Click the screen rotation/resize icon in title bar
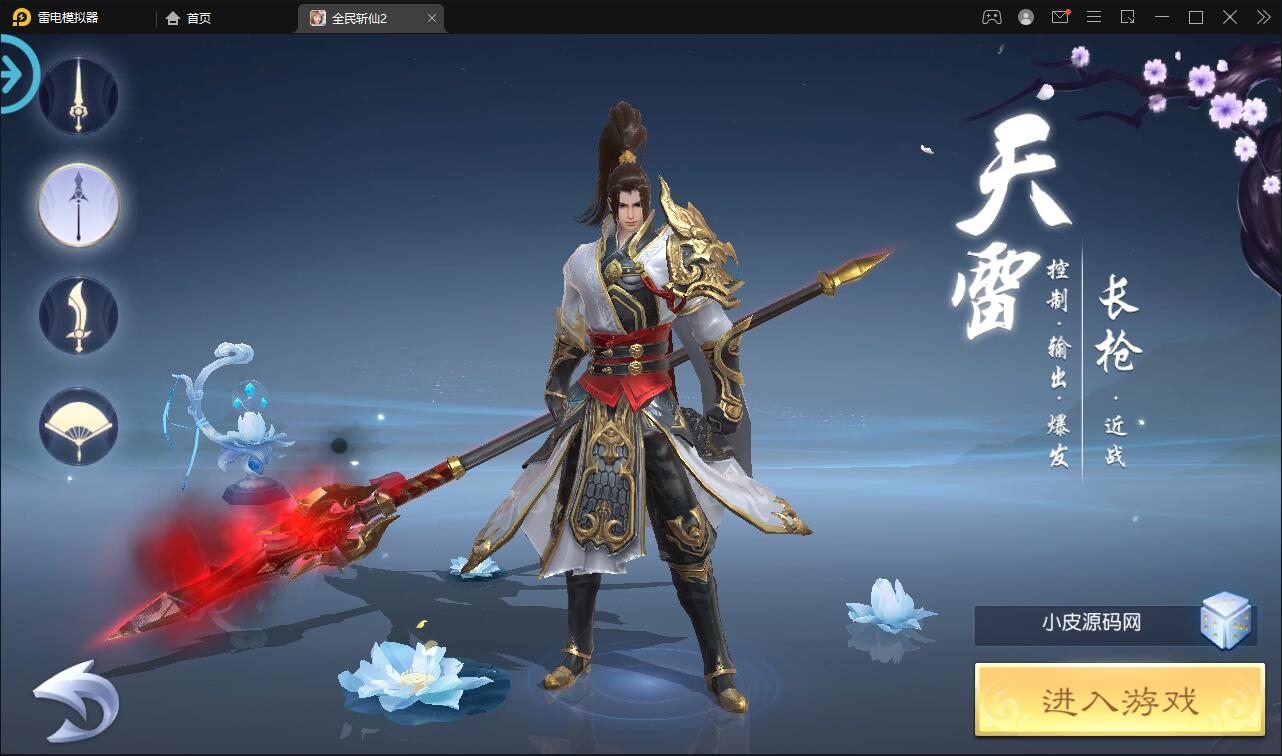The image size is (1282, 756). pyautogui.click(x=1127, y=17)
